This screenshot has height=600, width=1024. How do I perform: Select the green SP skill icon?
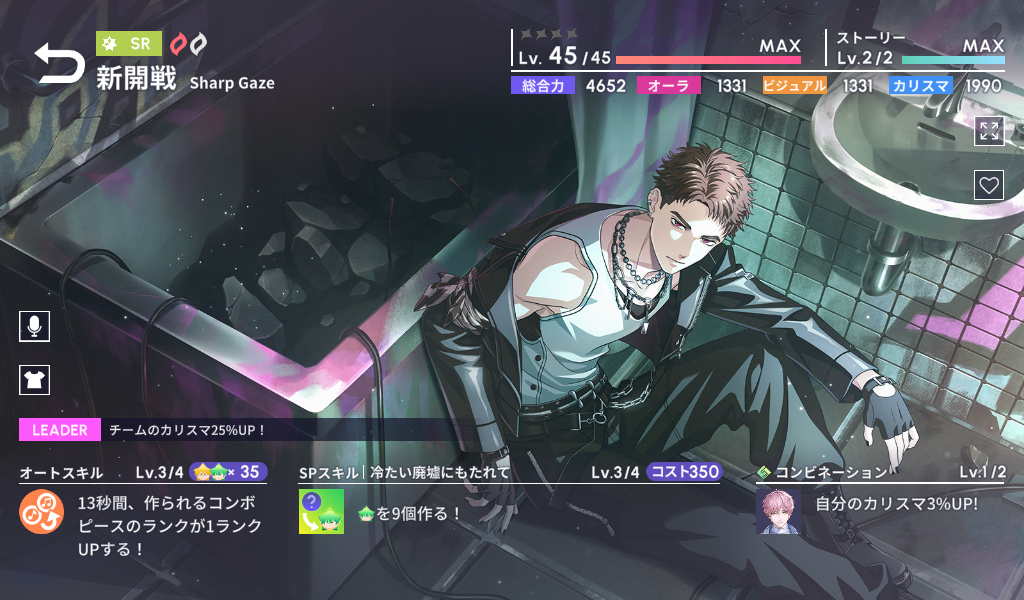(x=321, y=512)
